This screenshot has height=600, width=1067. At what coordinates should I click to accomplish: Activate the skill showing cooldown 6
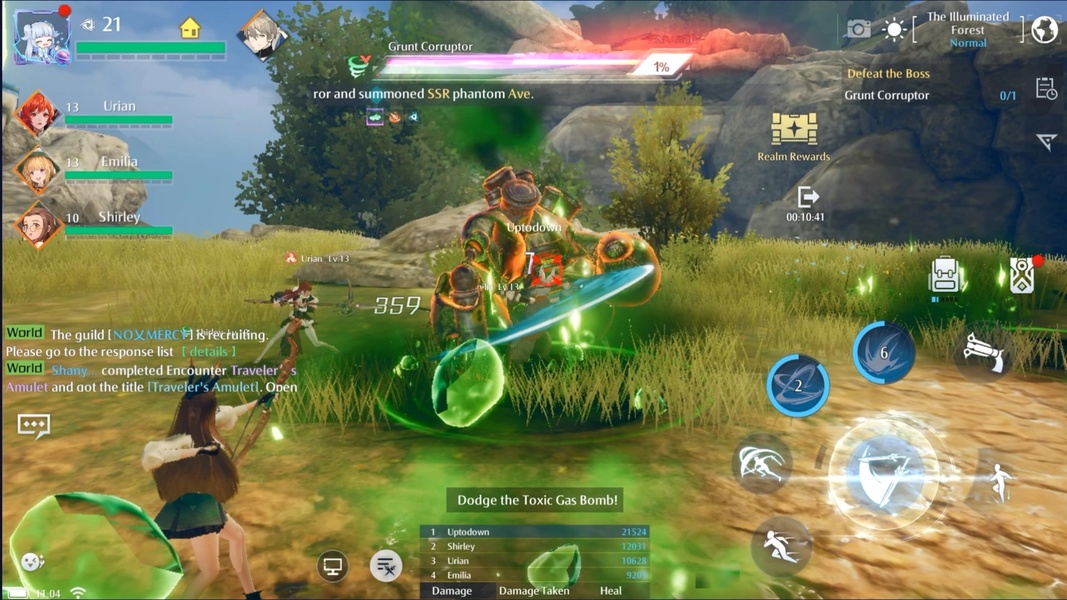pos(884,352)
